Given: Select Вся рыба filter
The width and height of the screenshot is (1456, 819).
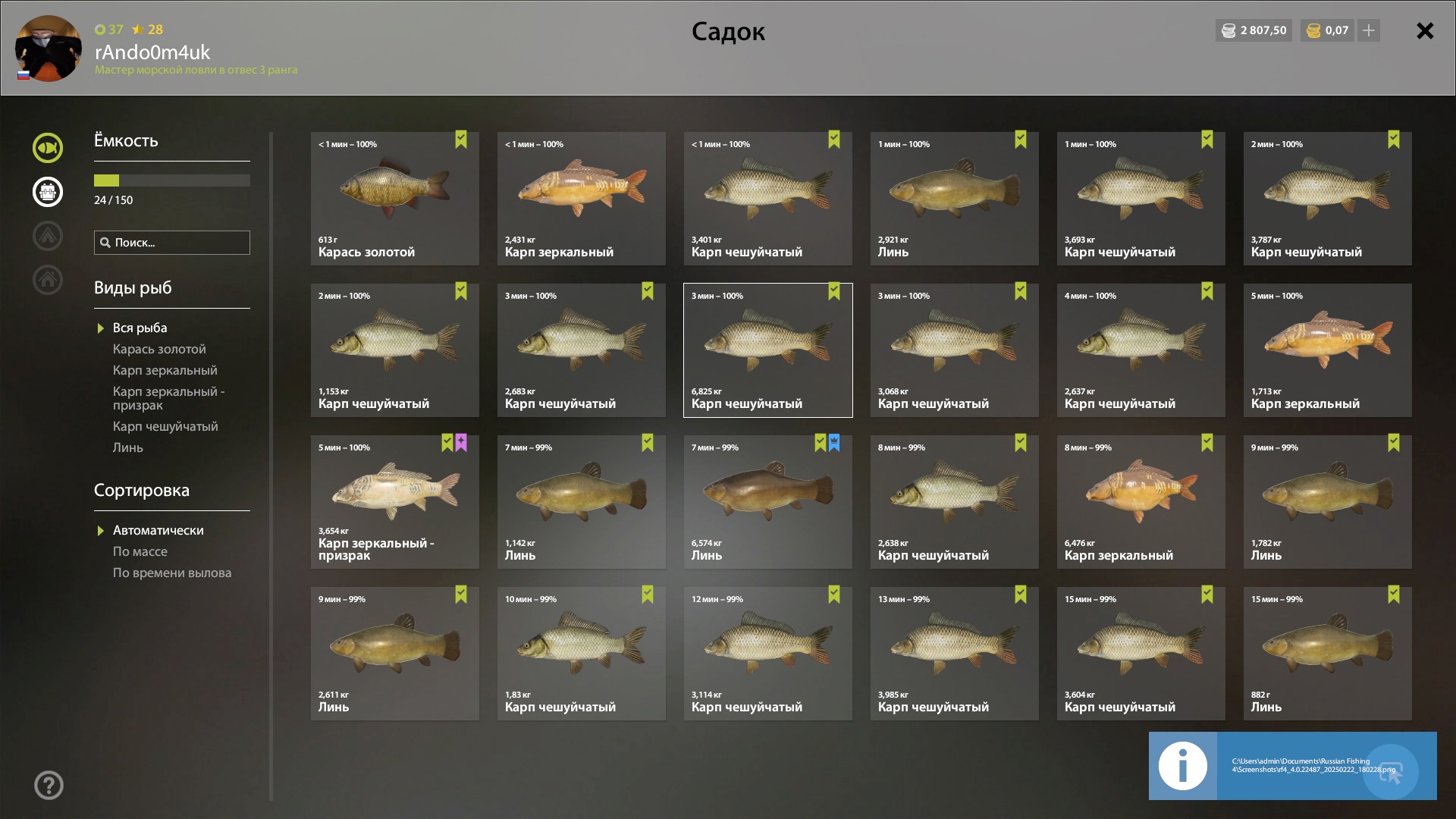Looking at the screenshot, I should (x=140, y=328).
